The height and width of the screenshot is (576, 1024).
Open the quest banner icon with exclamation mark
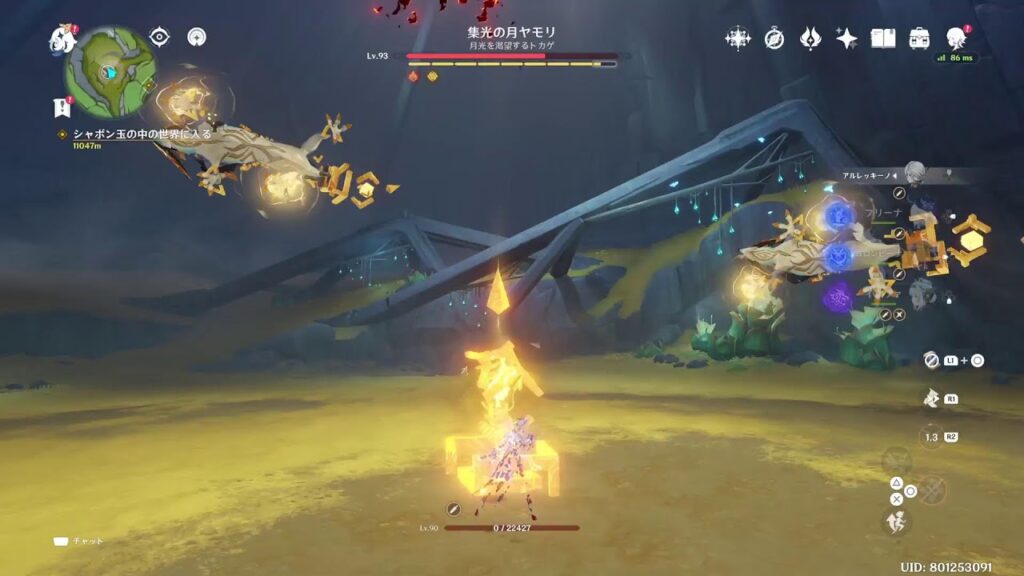[x=62, y=108]
